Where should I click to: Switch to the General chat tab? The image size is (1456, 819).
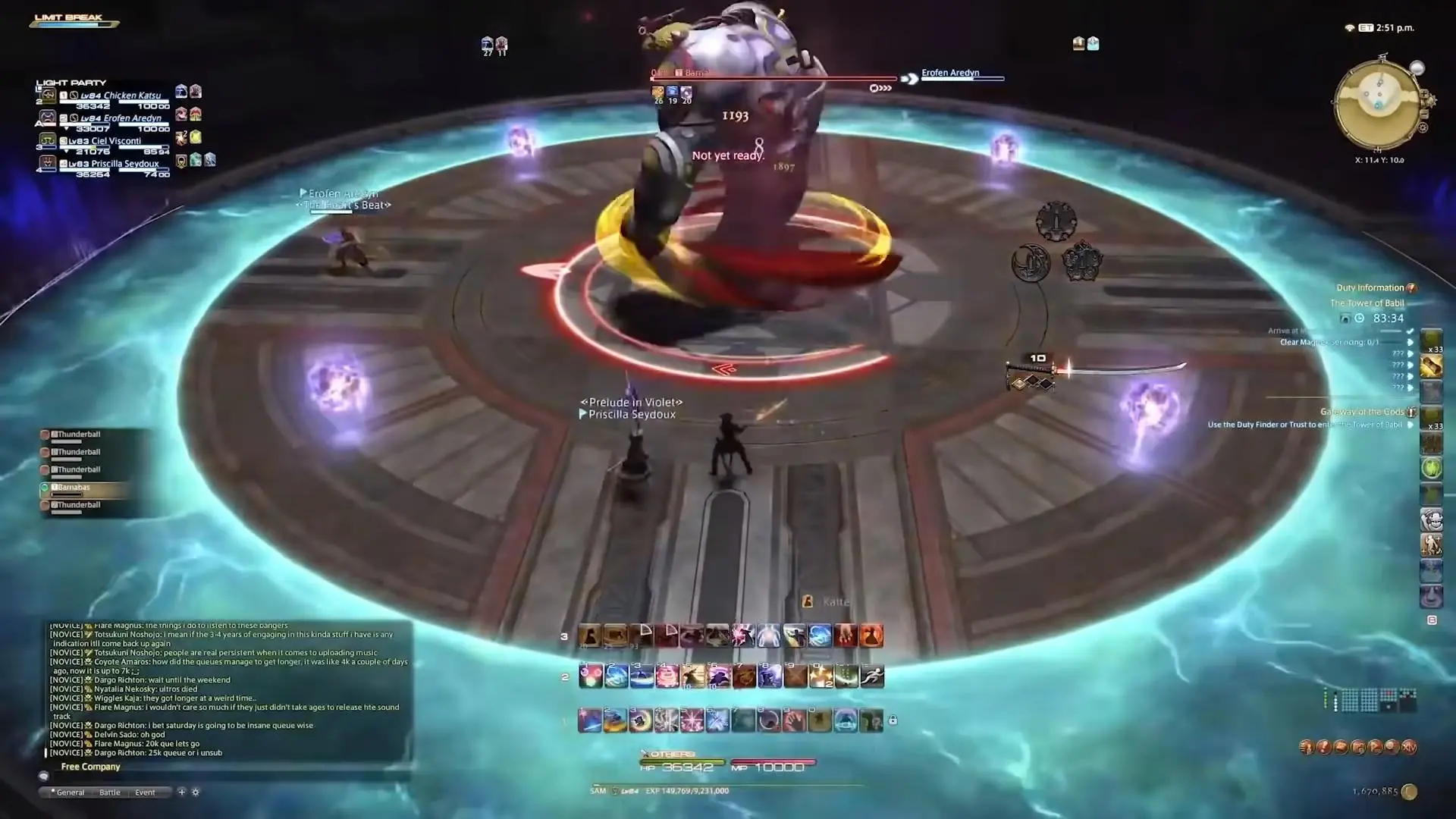(70, 792)
